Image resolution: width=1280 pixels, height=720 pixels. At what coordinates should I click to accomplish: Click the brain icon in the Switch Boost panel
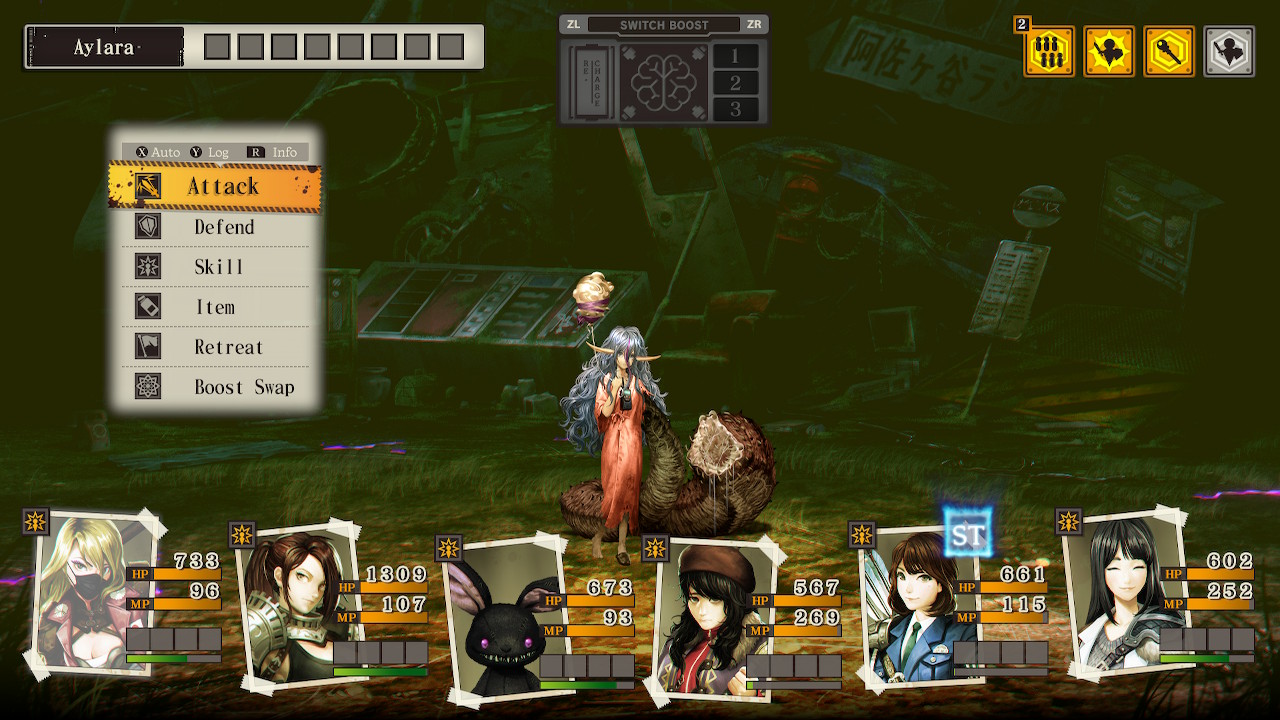tap(663, 82)
